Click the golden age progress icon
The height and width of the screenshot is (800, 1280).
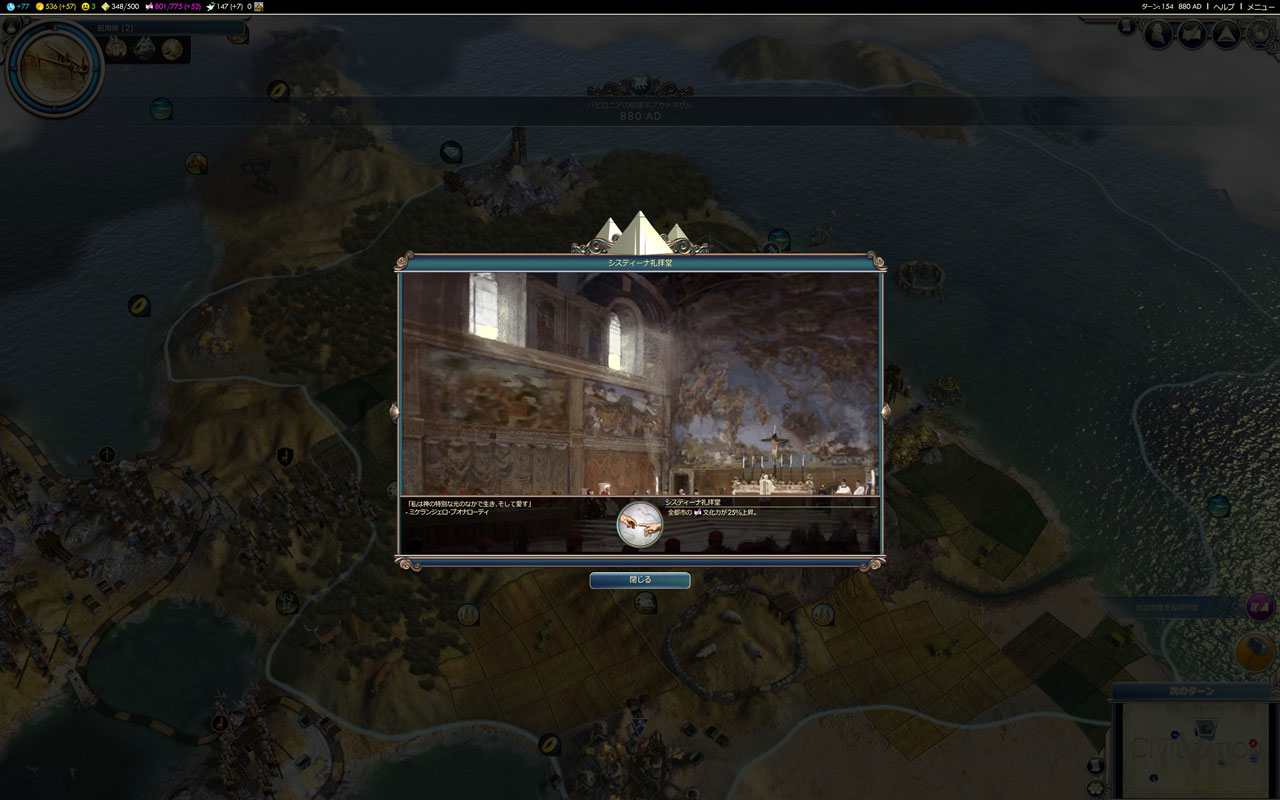106,6
